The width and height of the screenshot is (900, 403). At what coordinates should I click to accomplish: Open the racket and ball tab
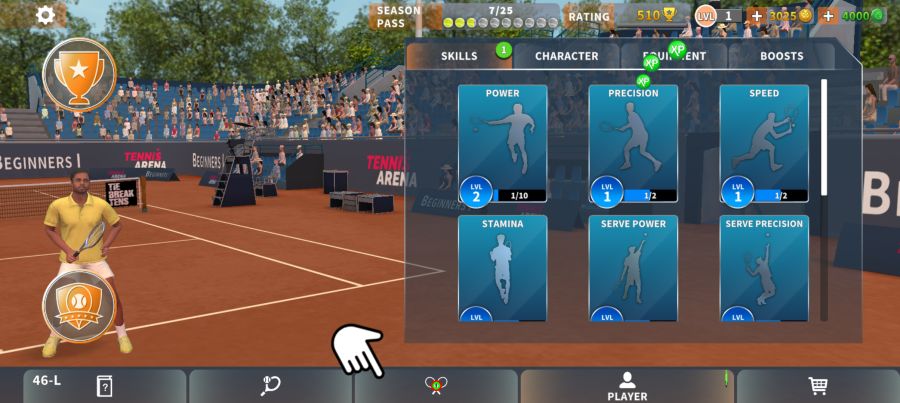pos(270,386)
